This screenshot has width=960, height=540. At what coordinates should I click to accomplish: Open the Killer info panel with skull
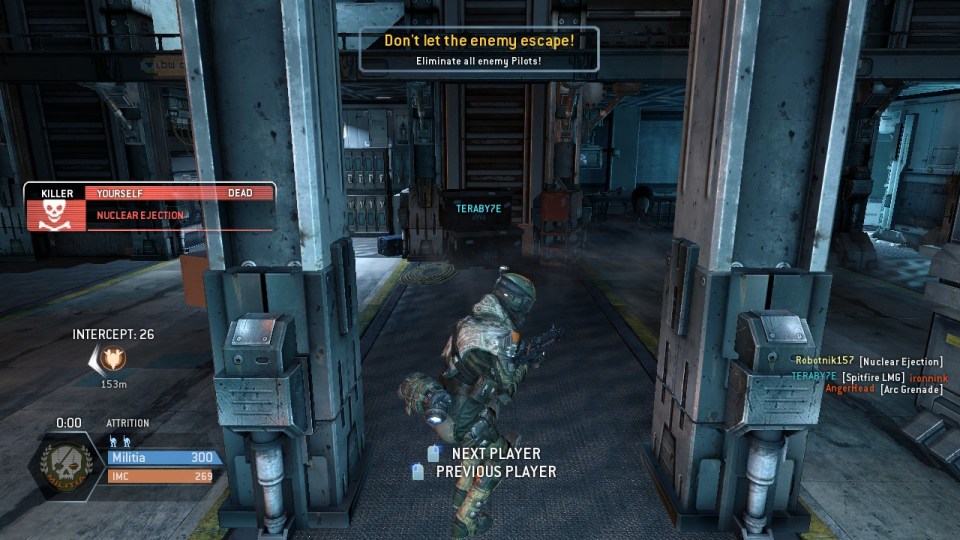[150, 207]
